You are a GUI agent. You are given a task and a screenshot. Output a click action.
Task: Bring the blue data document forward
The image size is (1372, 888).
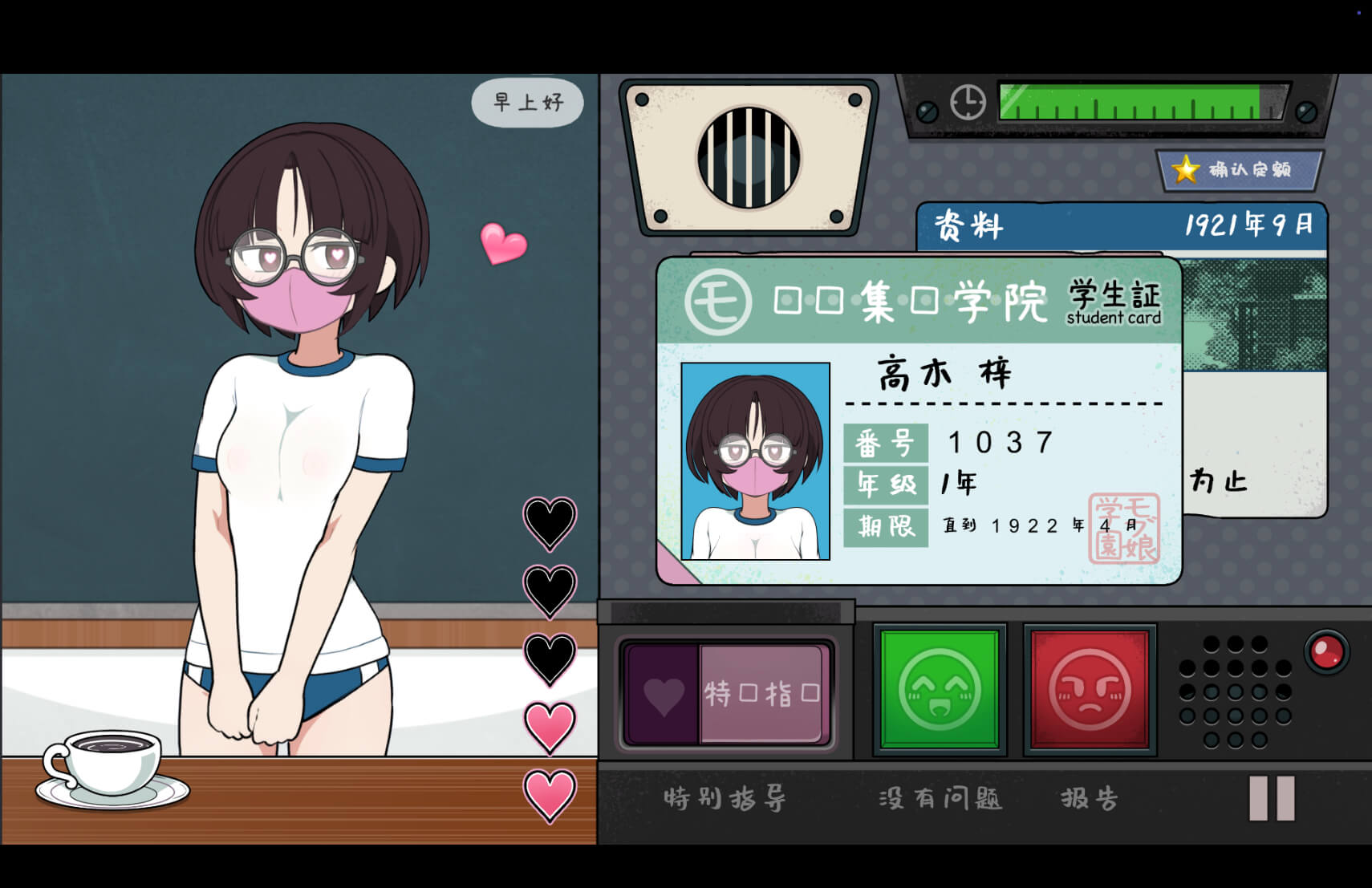pos(1120,225)
